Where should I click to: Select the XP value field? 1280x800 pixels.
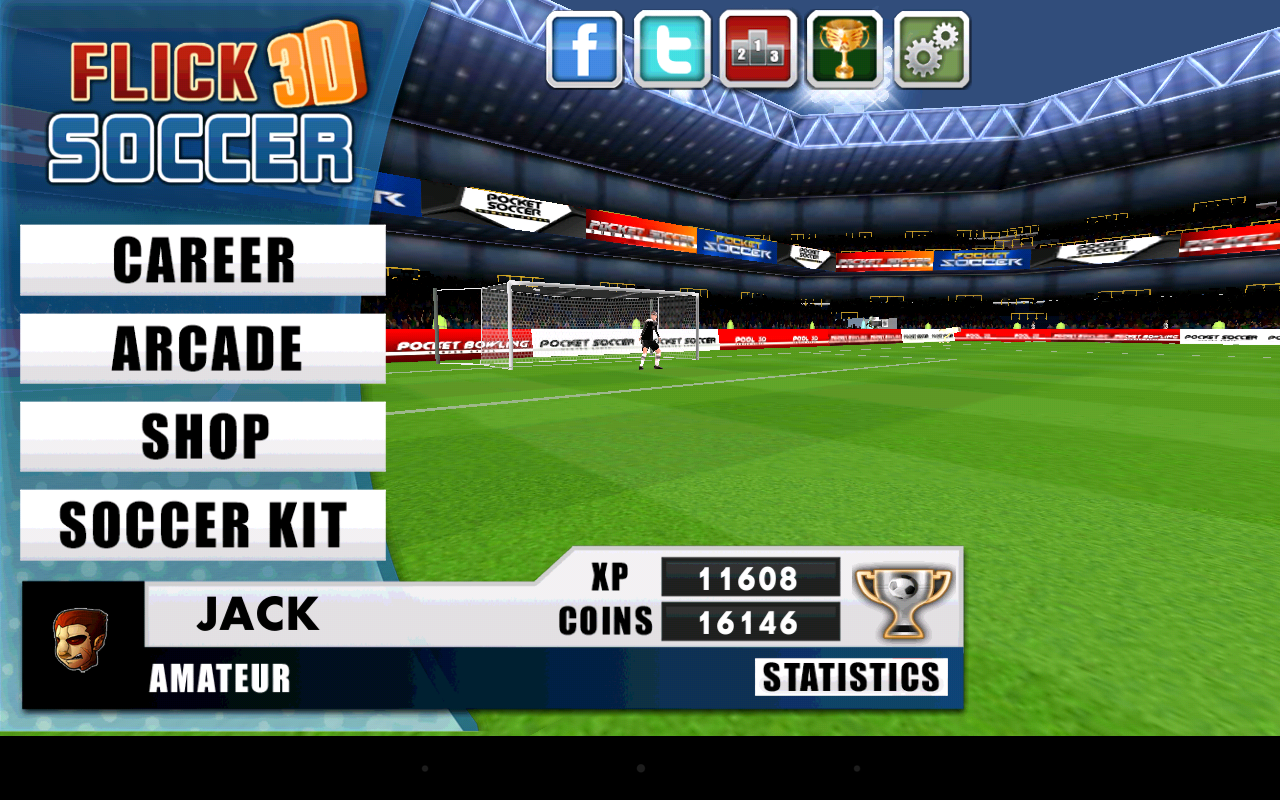coord(751,579)
